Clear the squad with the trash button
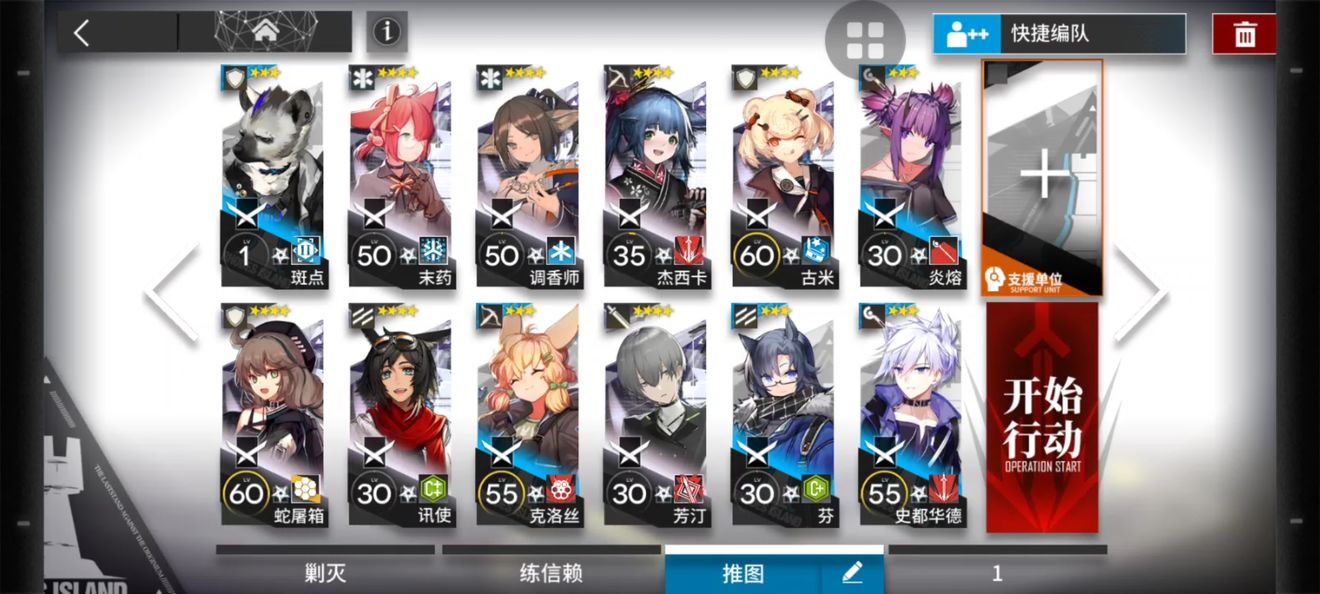This screenshot has height=594, width=1320. [x=1244, y=34]
